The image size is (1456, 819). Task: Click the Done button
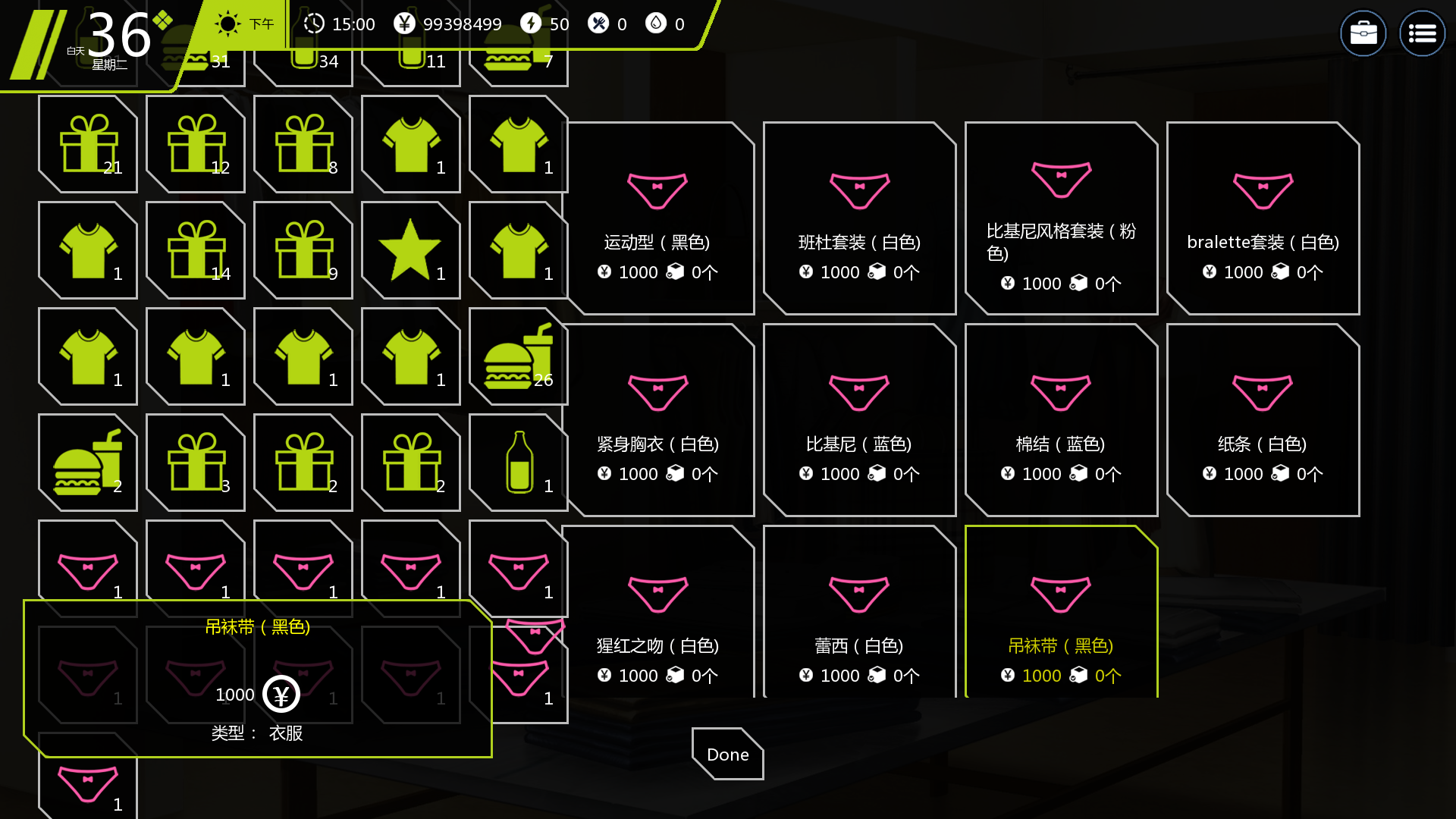[x=727, y=754]
